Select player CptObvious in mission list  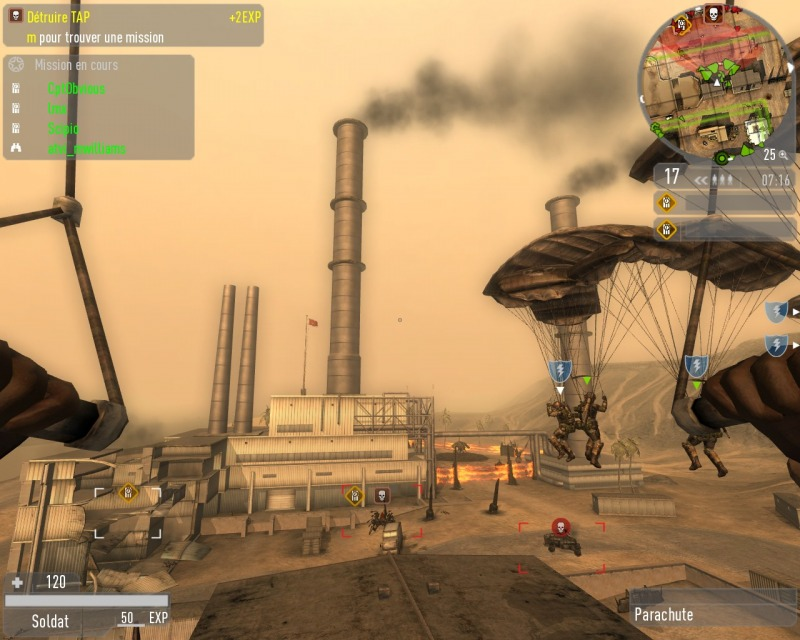76,89
